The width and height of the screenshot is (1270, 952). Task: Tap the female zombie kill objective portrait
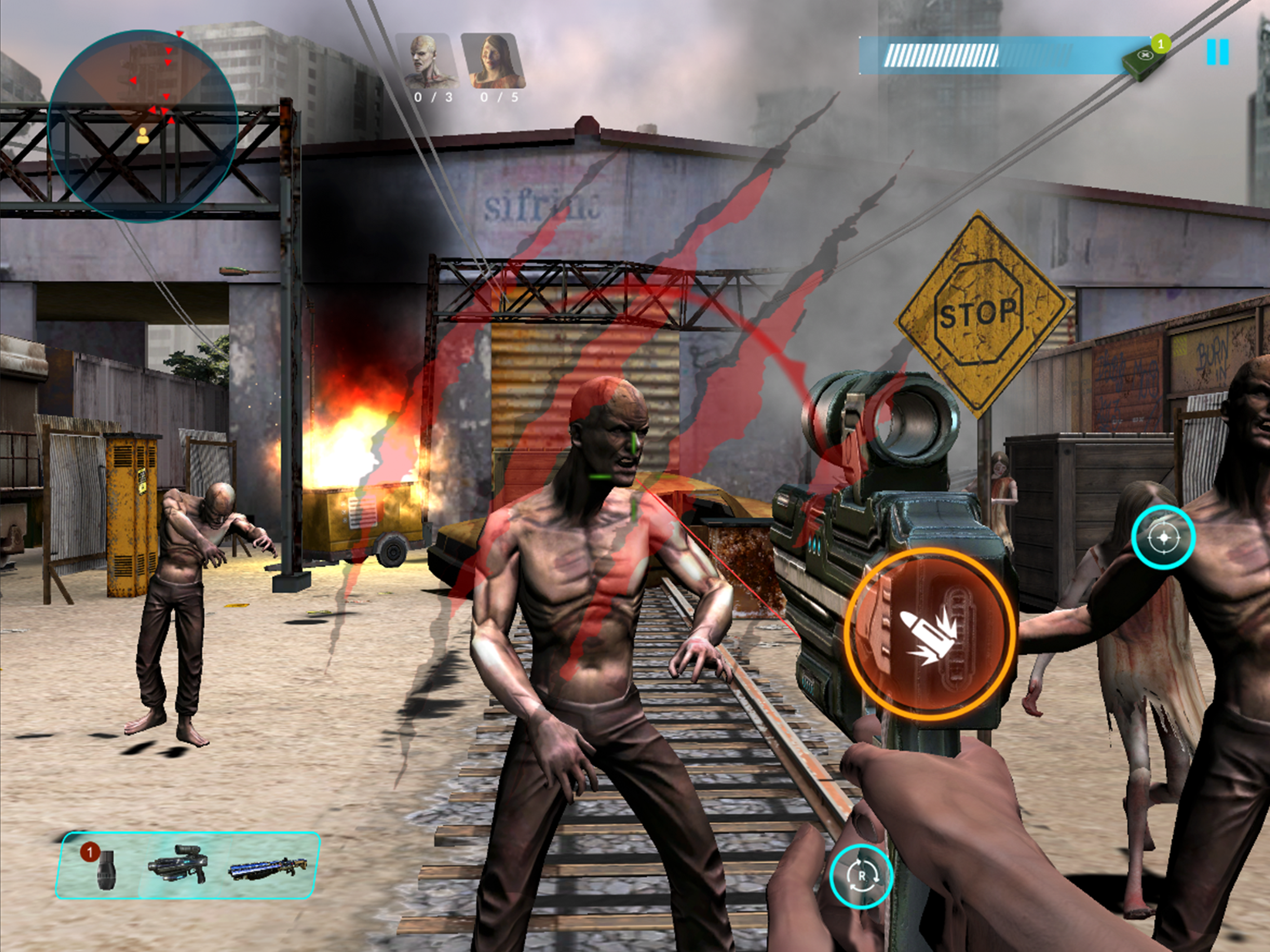click(x=494, y=61)
